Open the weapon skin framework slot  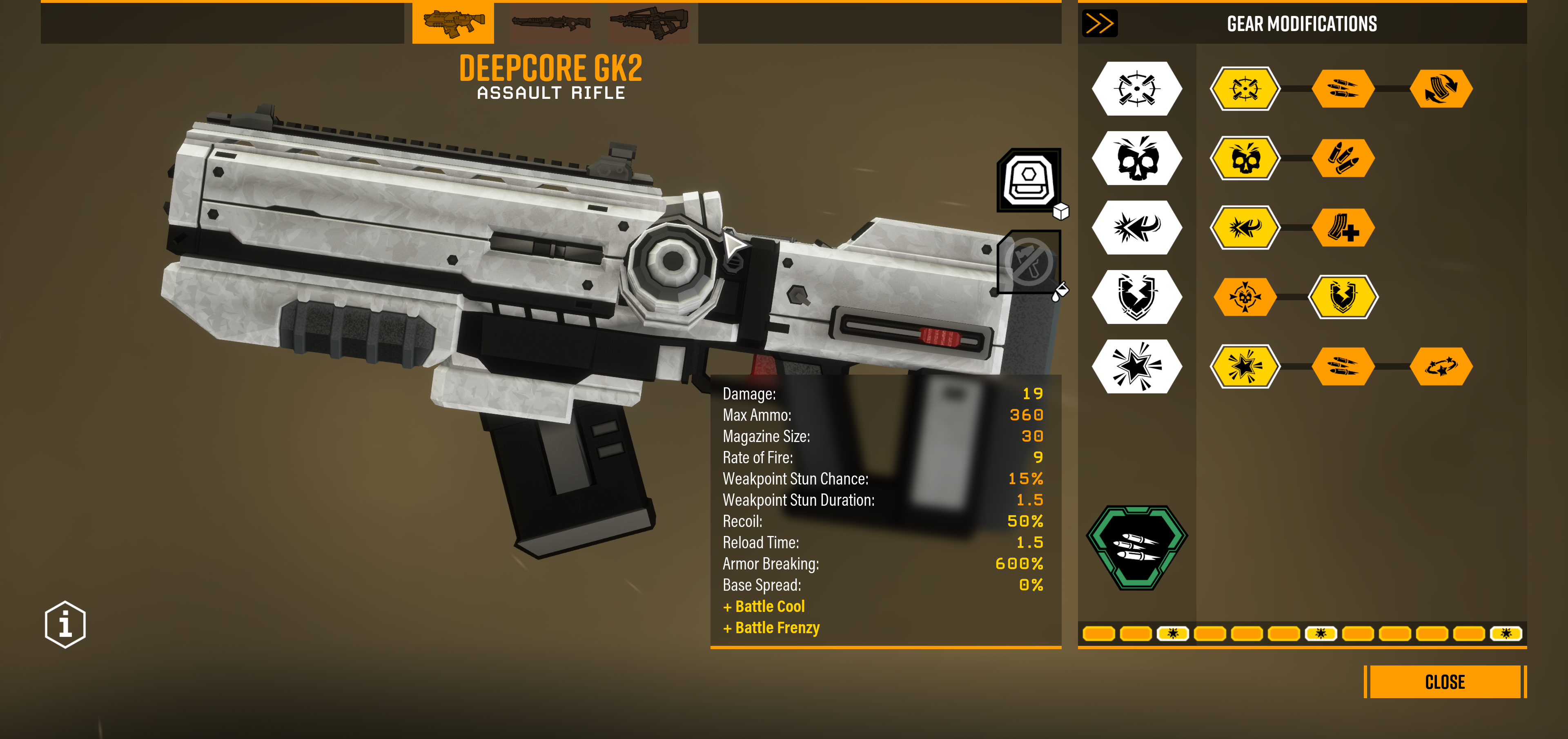(x=1029, y=180)
